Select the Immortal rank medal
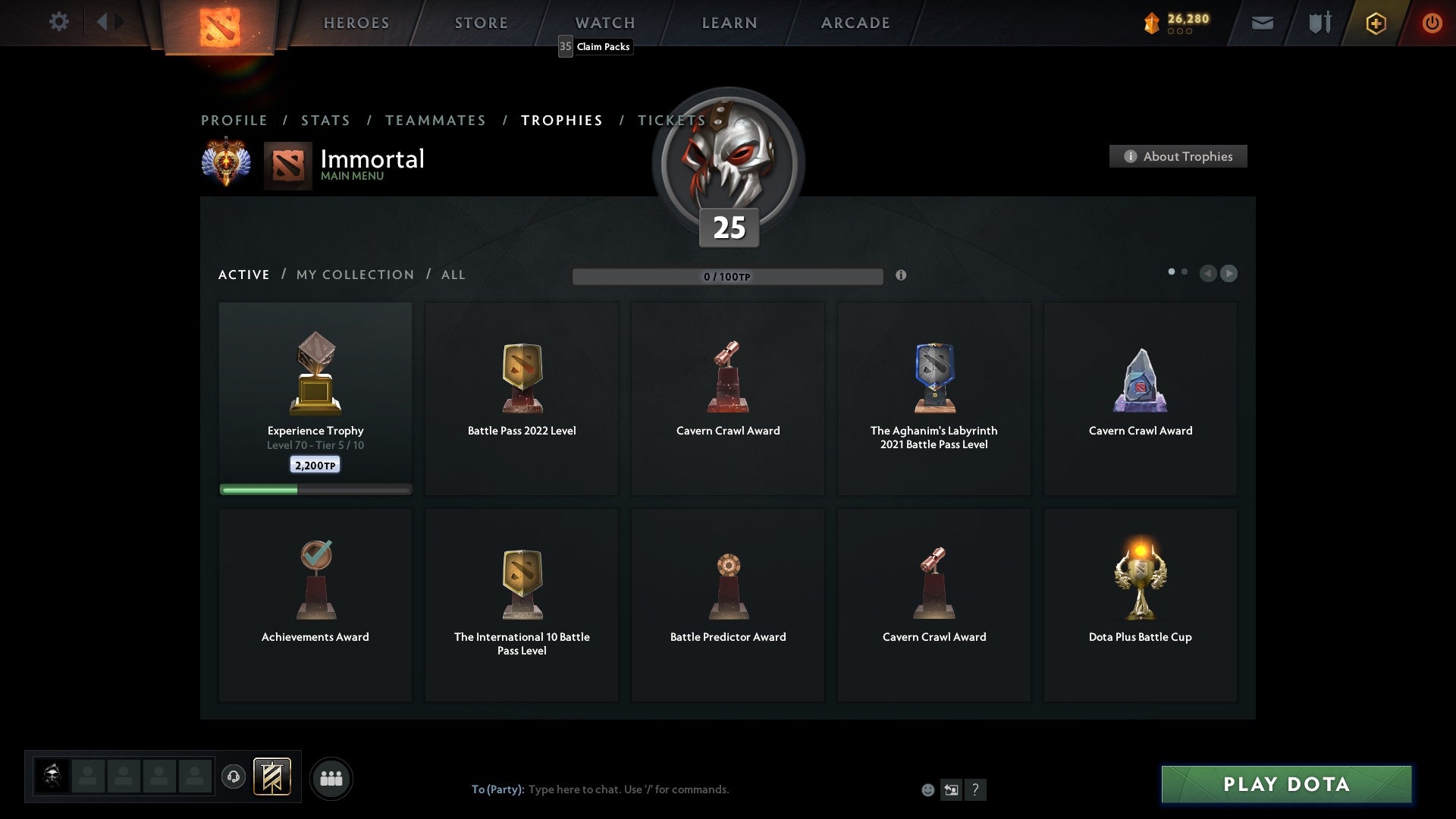1456x819 pixels. (227, 161)
